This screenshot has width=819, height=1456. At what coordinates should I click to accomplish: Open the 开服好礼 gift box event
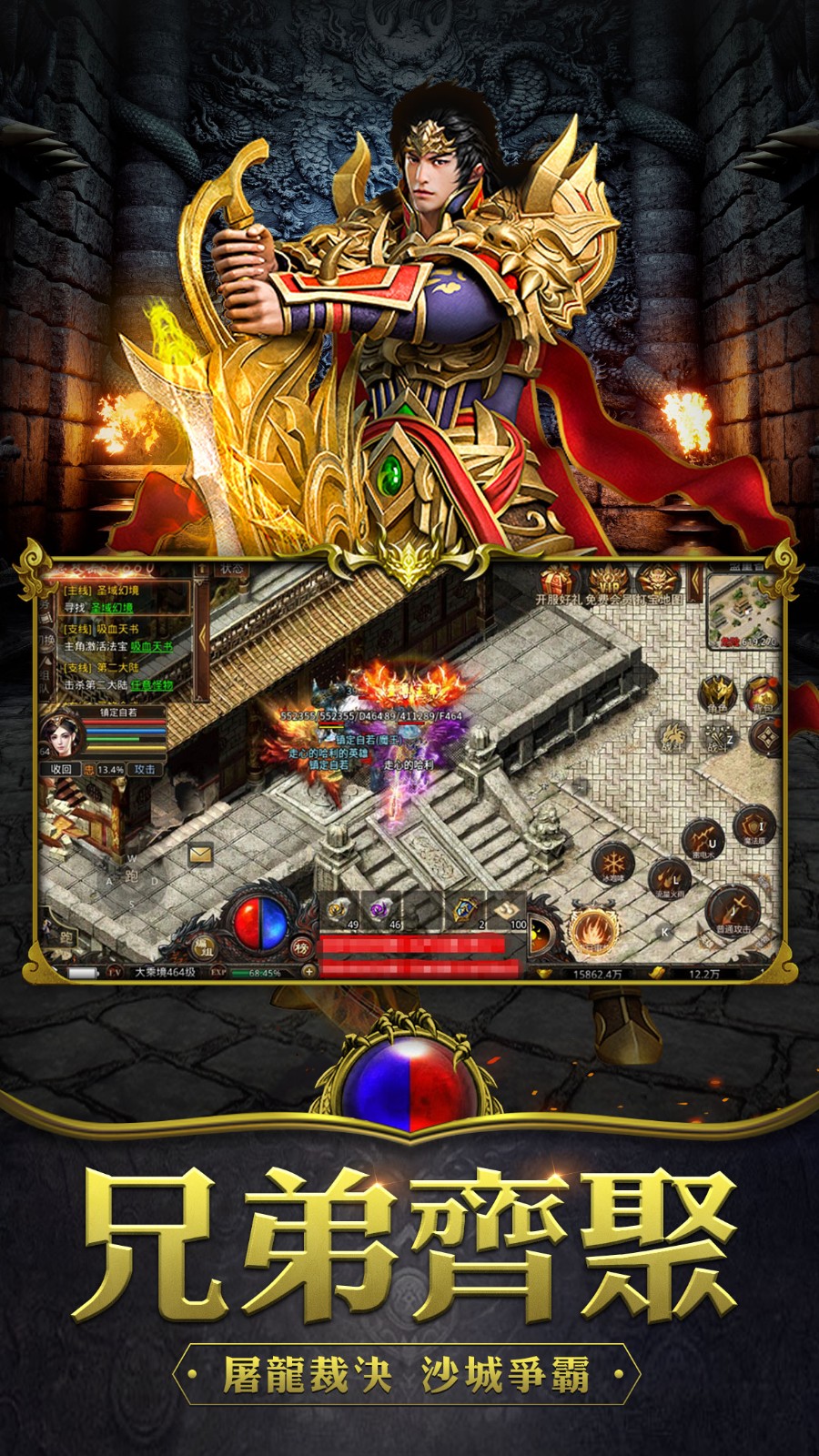tap(558, 581)
